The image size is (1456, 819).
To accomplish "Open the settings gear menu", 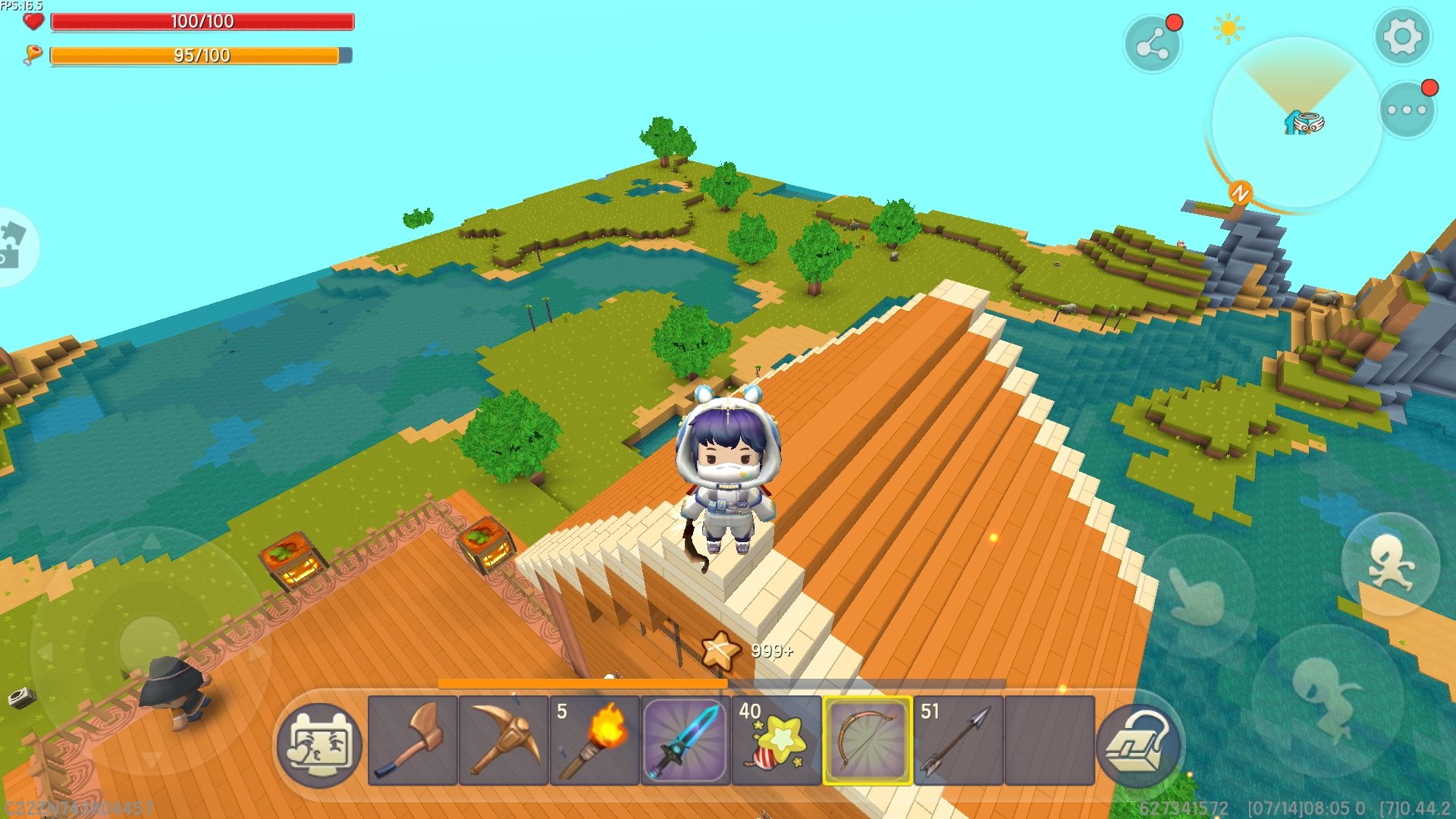I will pyautogui.click(x=1401, y=36).
